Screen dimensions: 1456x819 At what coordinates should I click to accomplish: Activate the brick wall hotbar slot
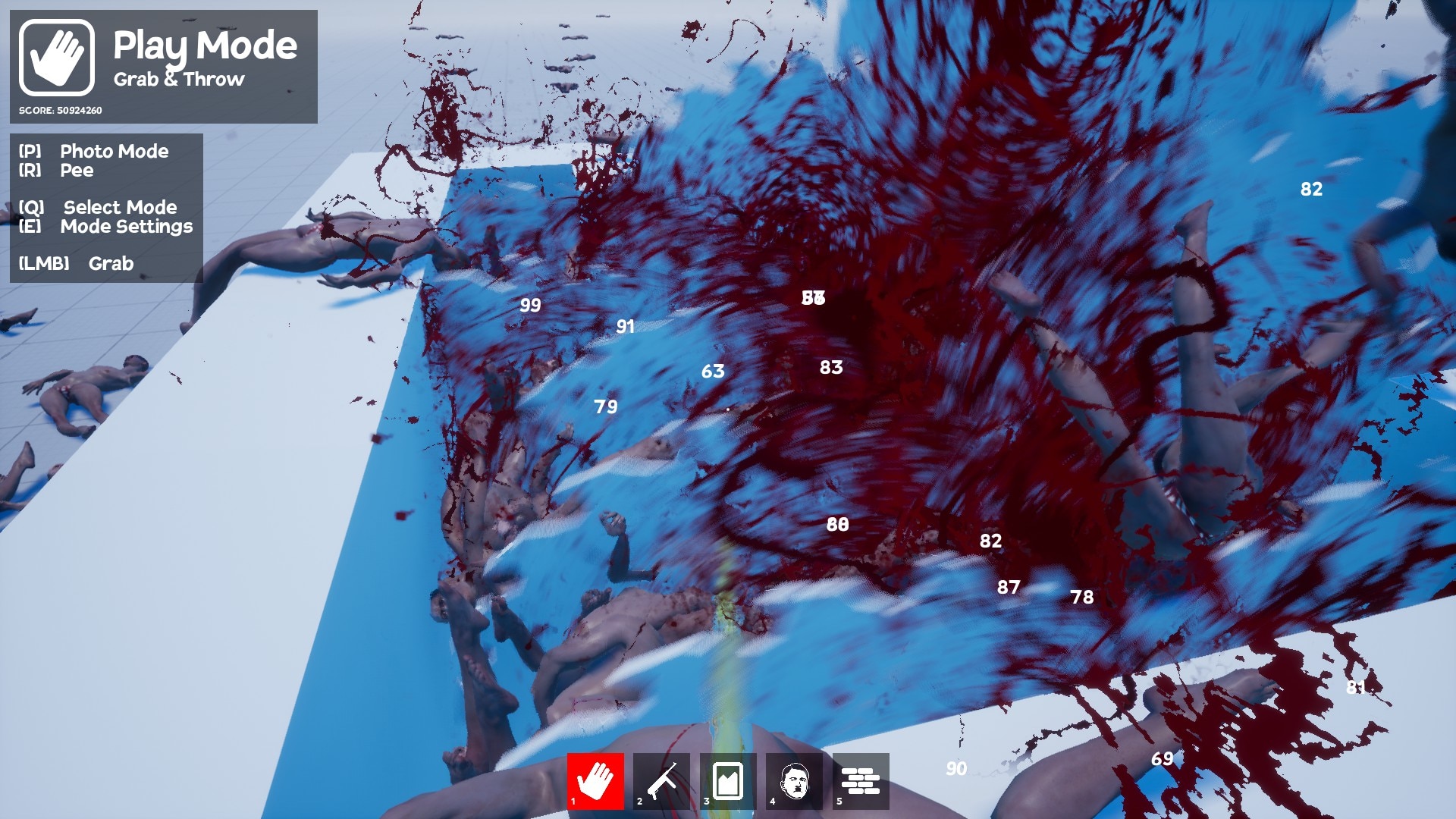pos(861,780)
